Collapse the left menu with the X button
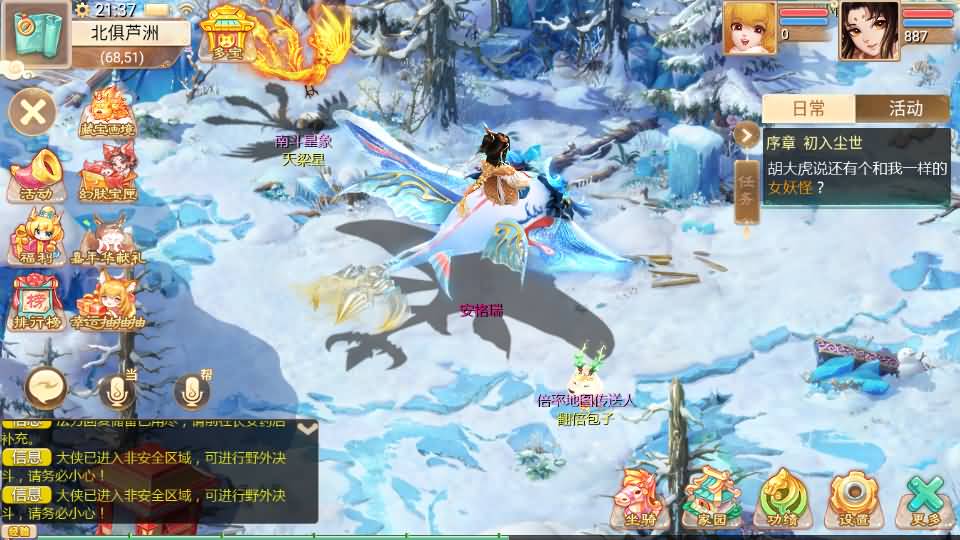This screenshot has height=540, width=960. click(x=33, y=111)
